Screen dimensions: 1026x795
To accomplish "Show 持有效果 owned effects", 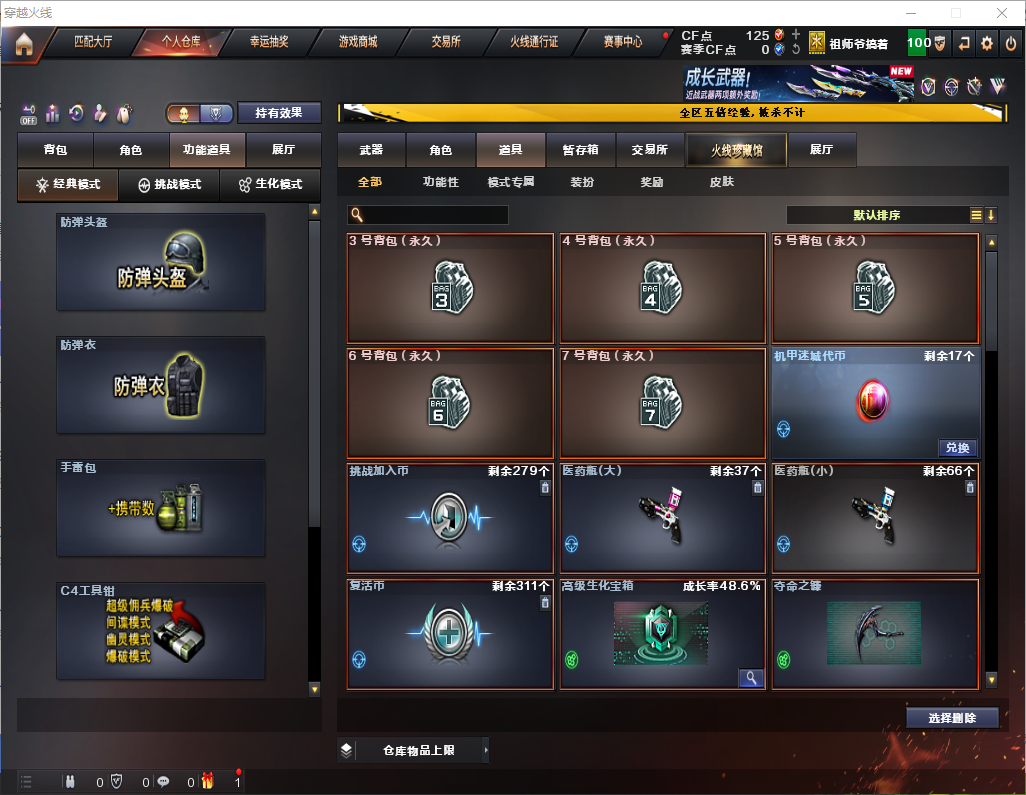I will (x=279, y=113).
